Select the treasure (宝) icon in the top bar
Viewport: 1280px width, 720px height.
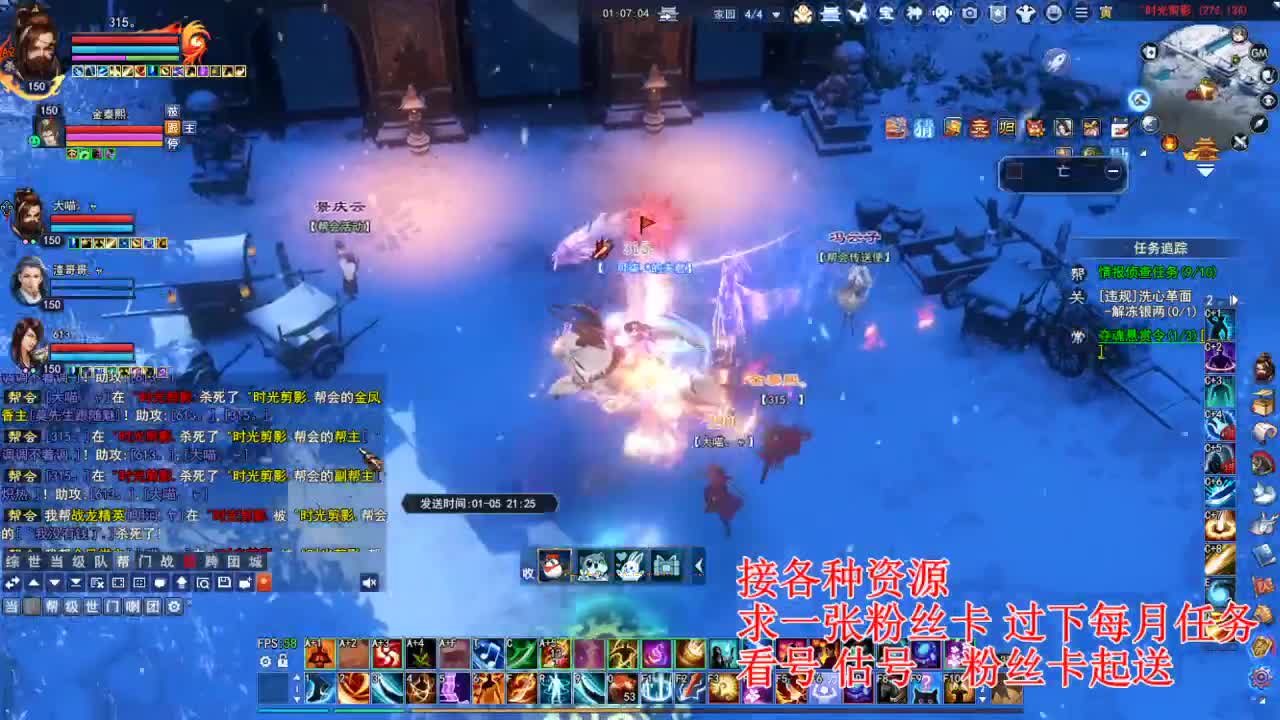(x=888, y=13)
